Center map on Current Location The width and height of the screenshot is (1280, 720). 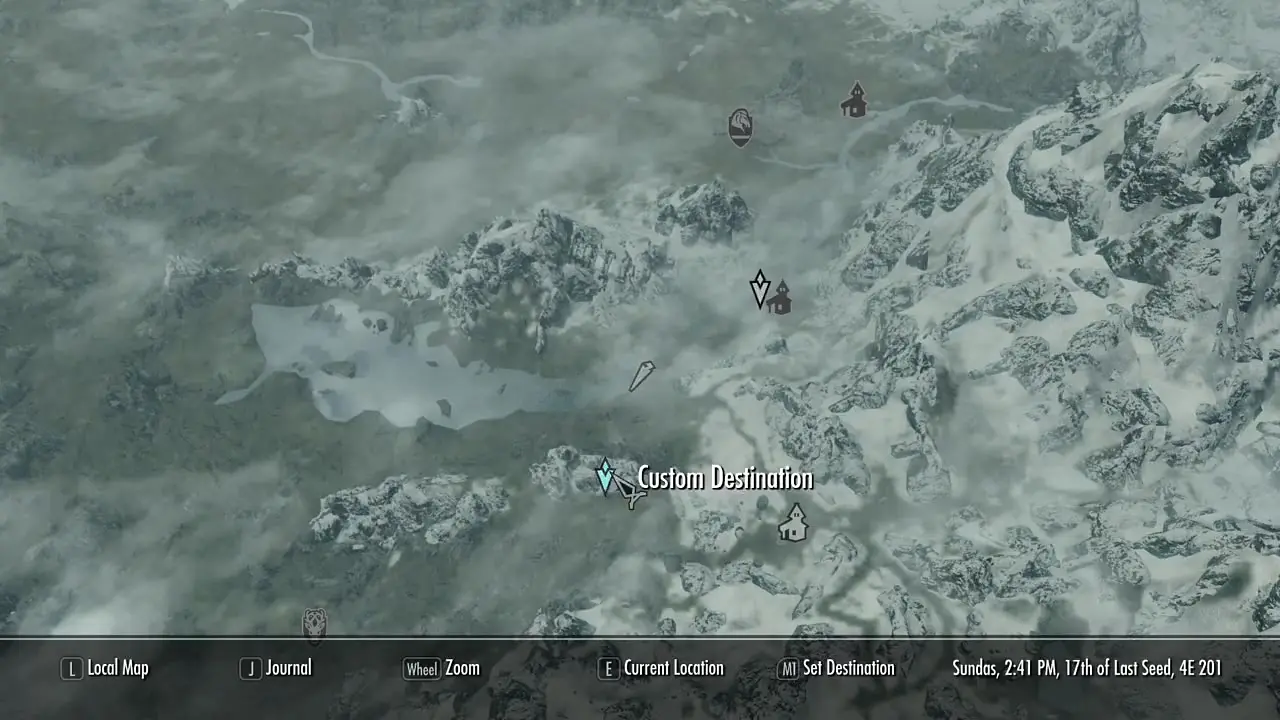click(660, 668)
